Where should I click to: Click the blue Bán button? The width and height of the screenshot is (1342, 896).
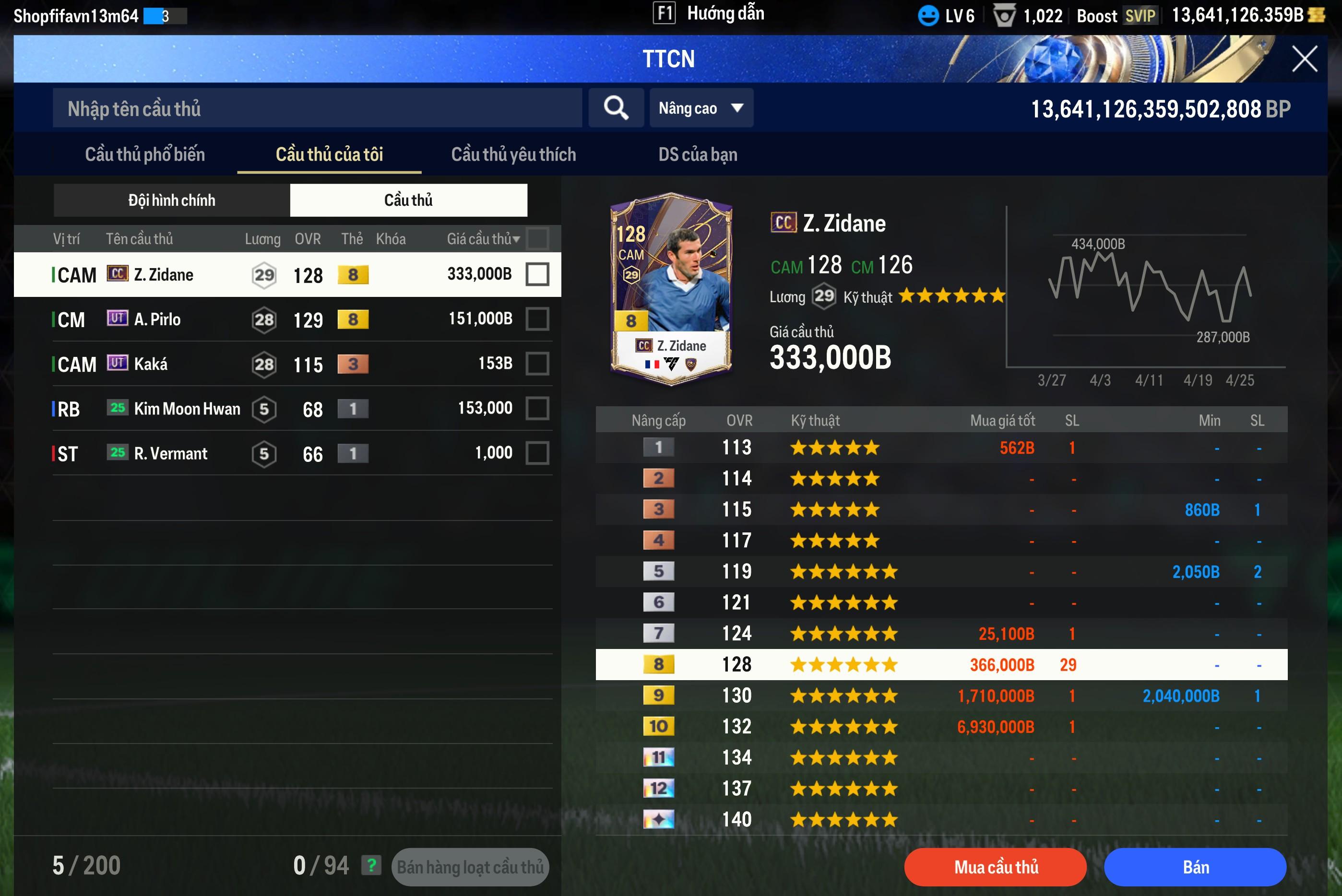[x=1195, y=867]
